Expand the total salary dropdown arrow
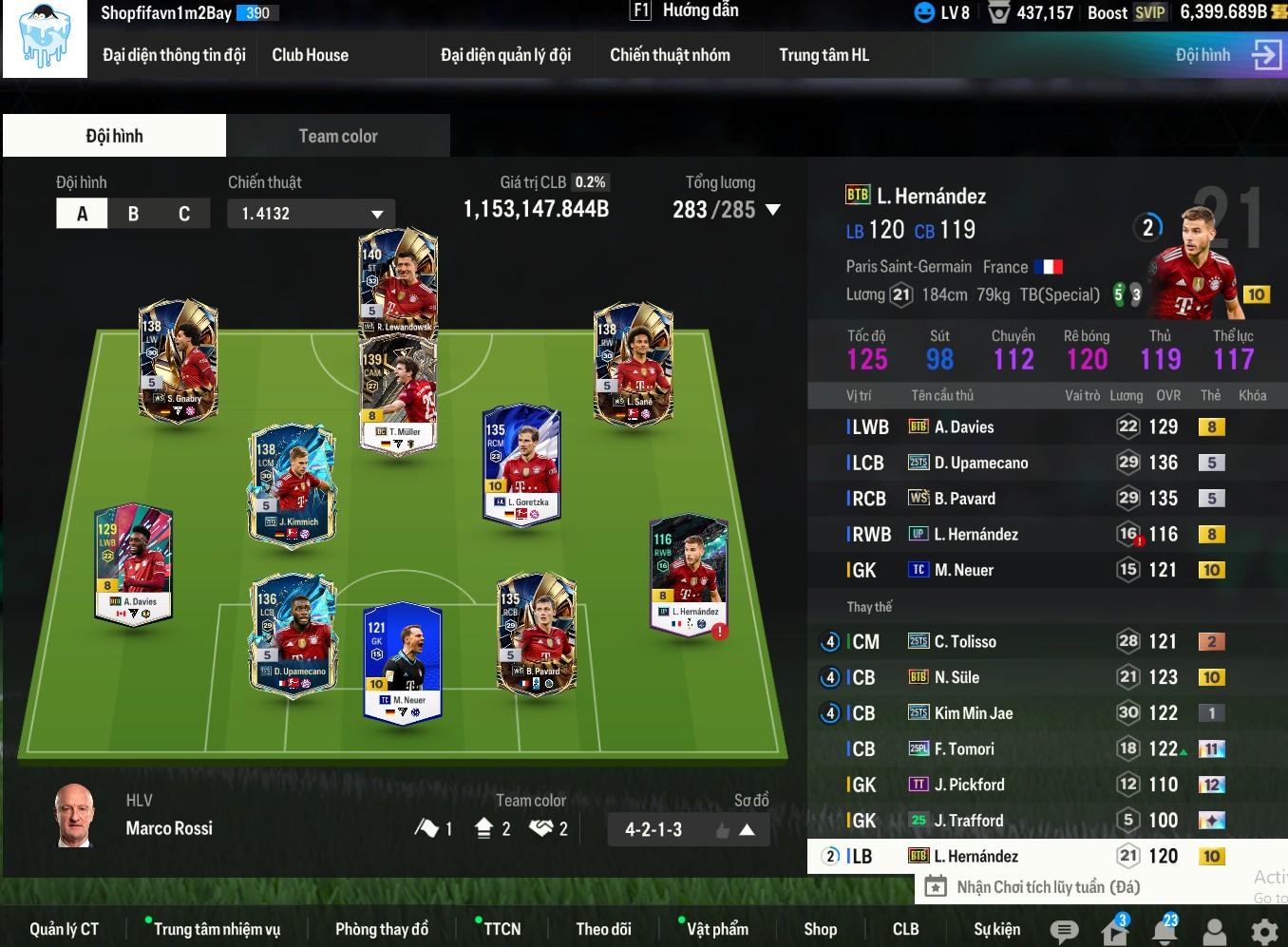 pyautogui.click(x=773, y=210)
